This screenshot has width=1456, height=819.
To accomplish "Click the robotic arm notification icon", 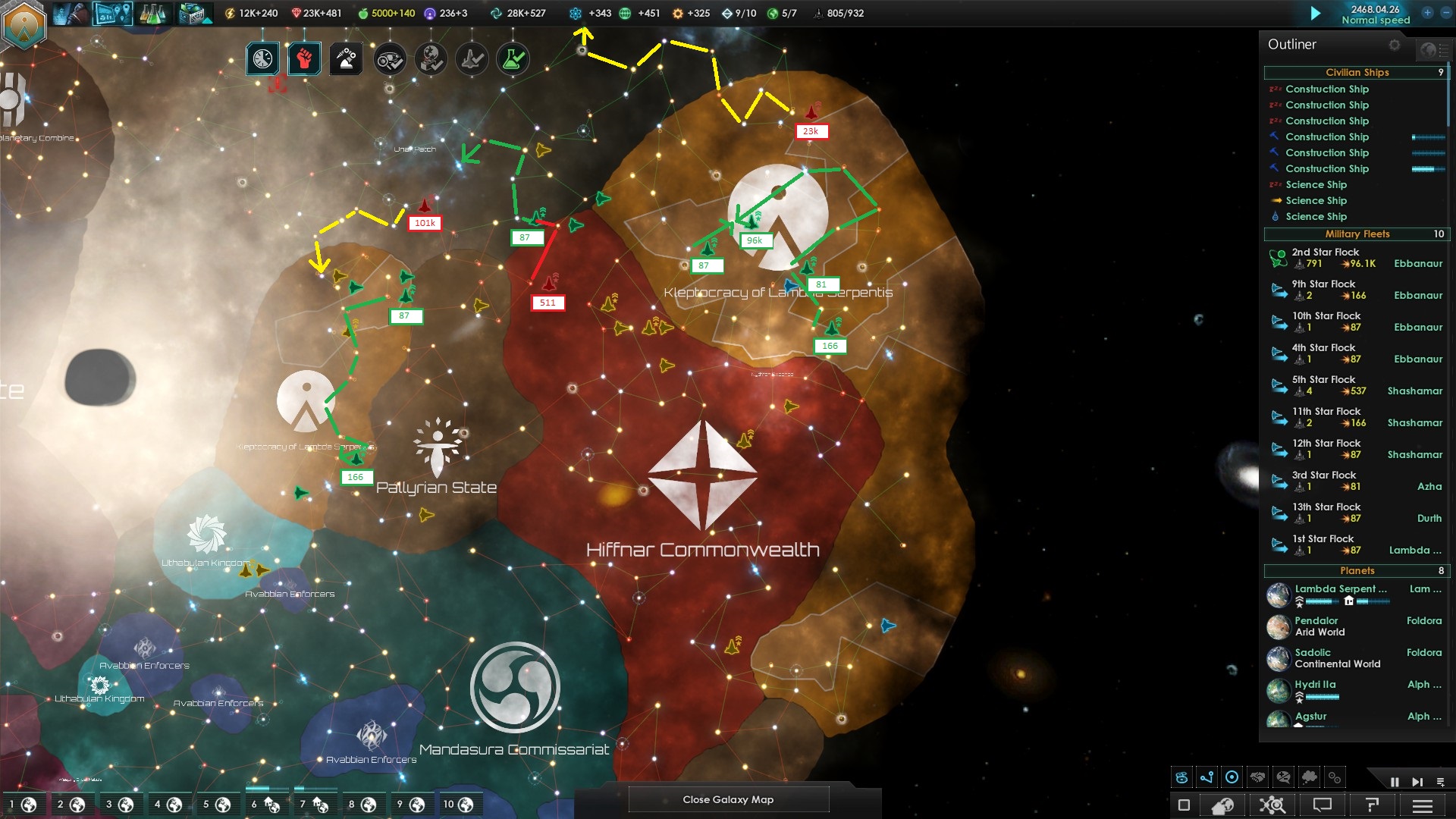I will [346, 59].
